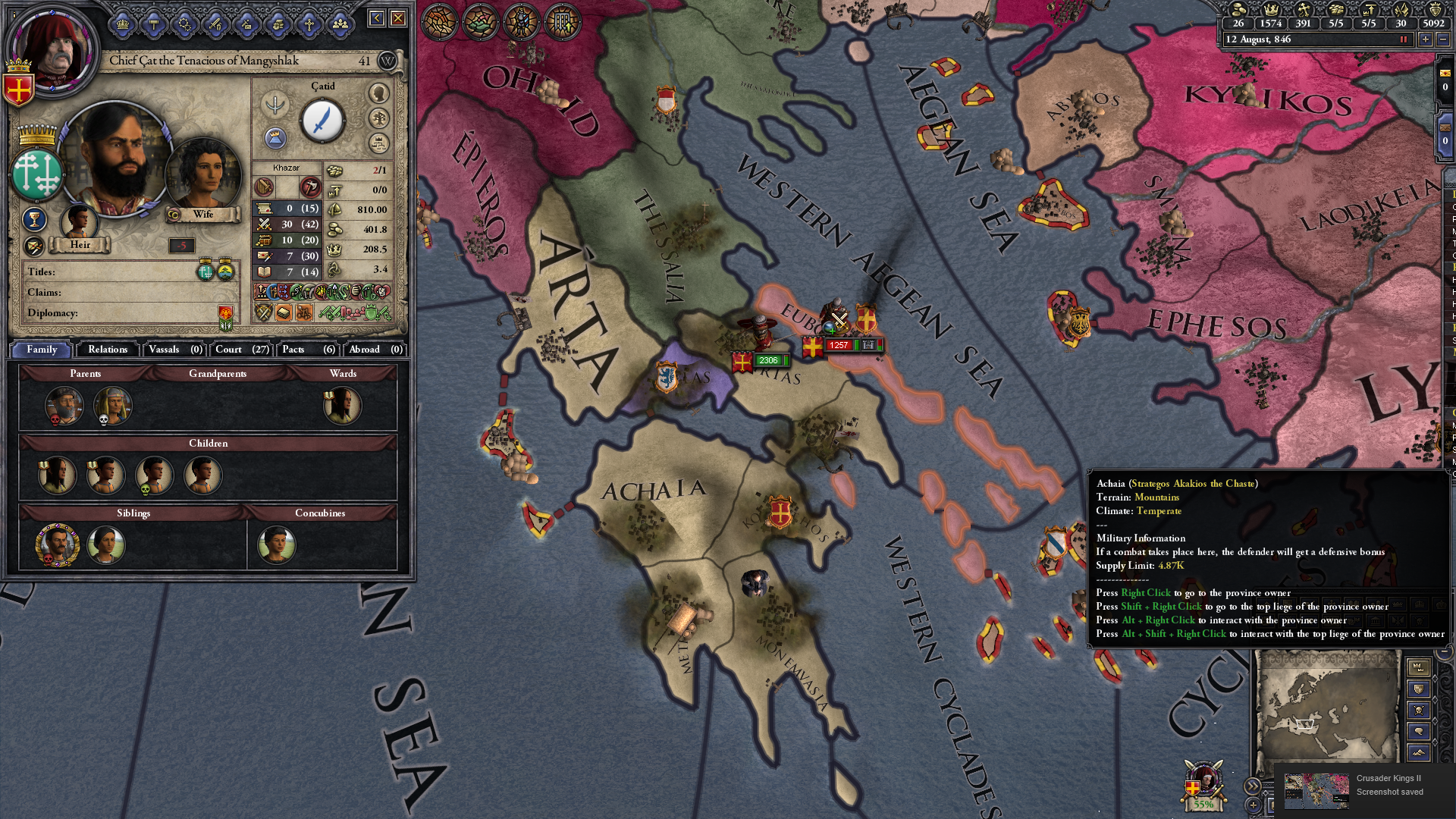The width and height of the screenshot is (1456, 819).
Task: Click the Heir button below the portrait
Action: pos(80,244)
